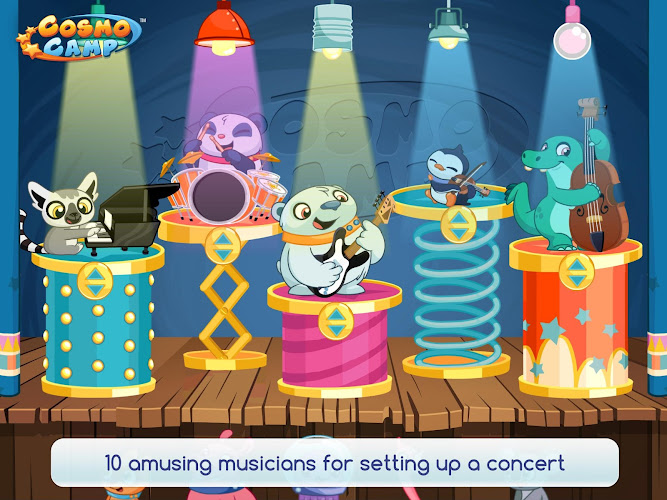Tap the up-down arrow button under the dinosaur bassist
667x500 pixels.
574,271
